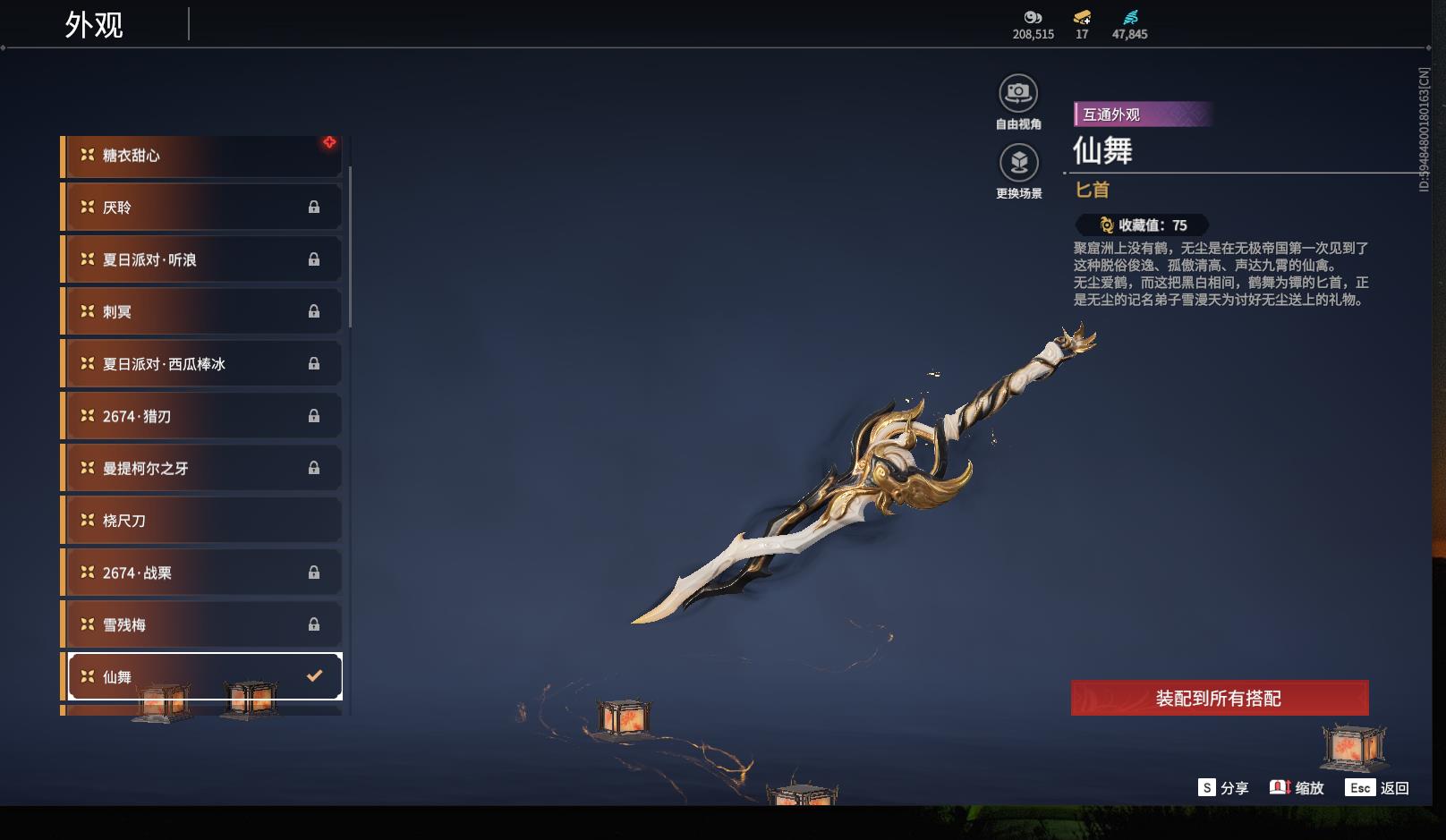1446x840 pixels.
Task: Select 夏日派对·西瓜棒冰 skin
Action: click(201, 364)
